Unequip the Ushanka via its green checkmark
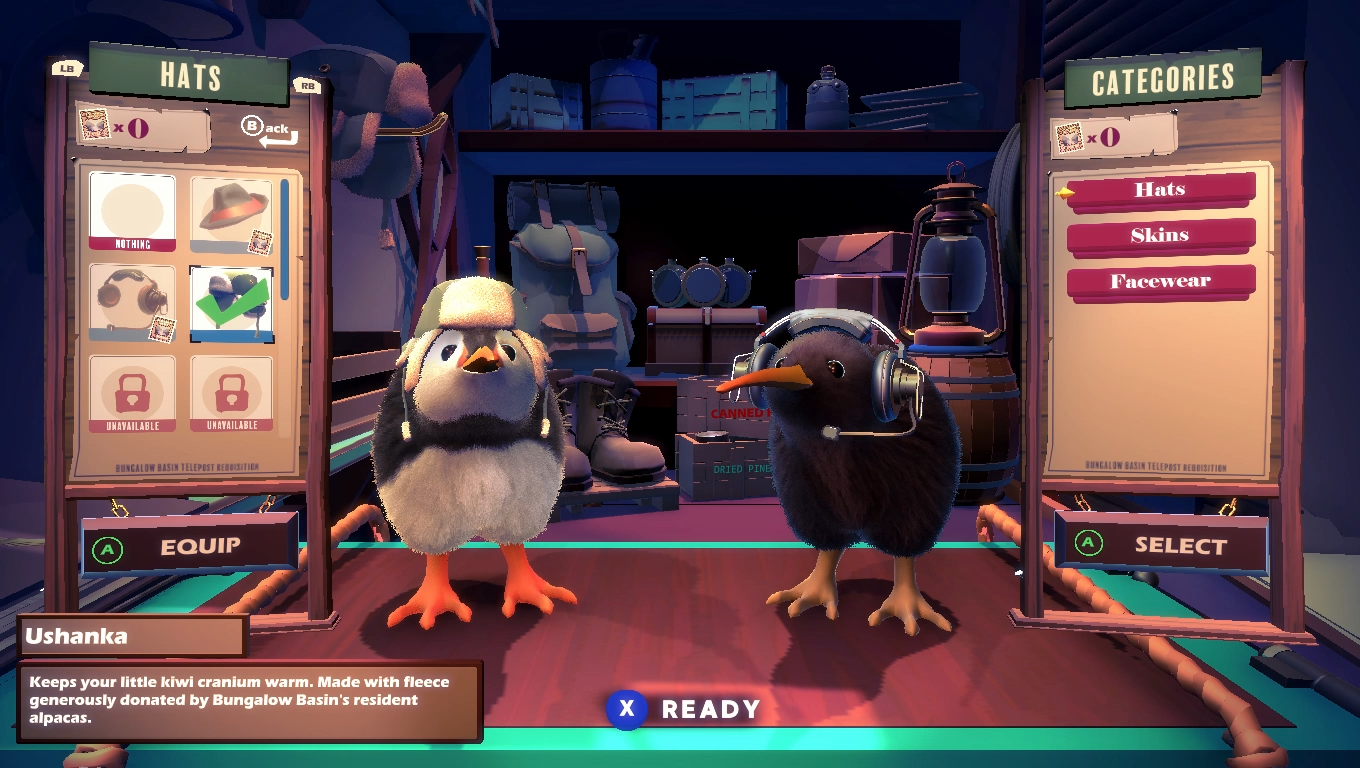Image resolution: width=1360 pixels, height=768 pixels. click(231, 302)
